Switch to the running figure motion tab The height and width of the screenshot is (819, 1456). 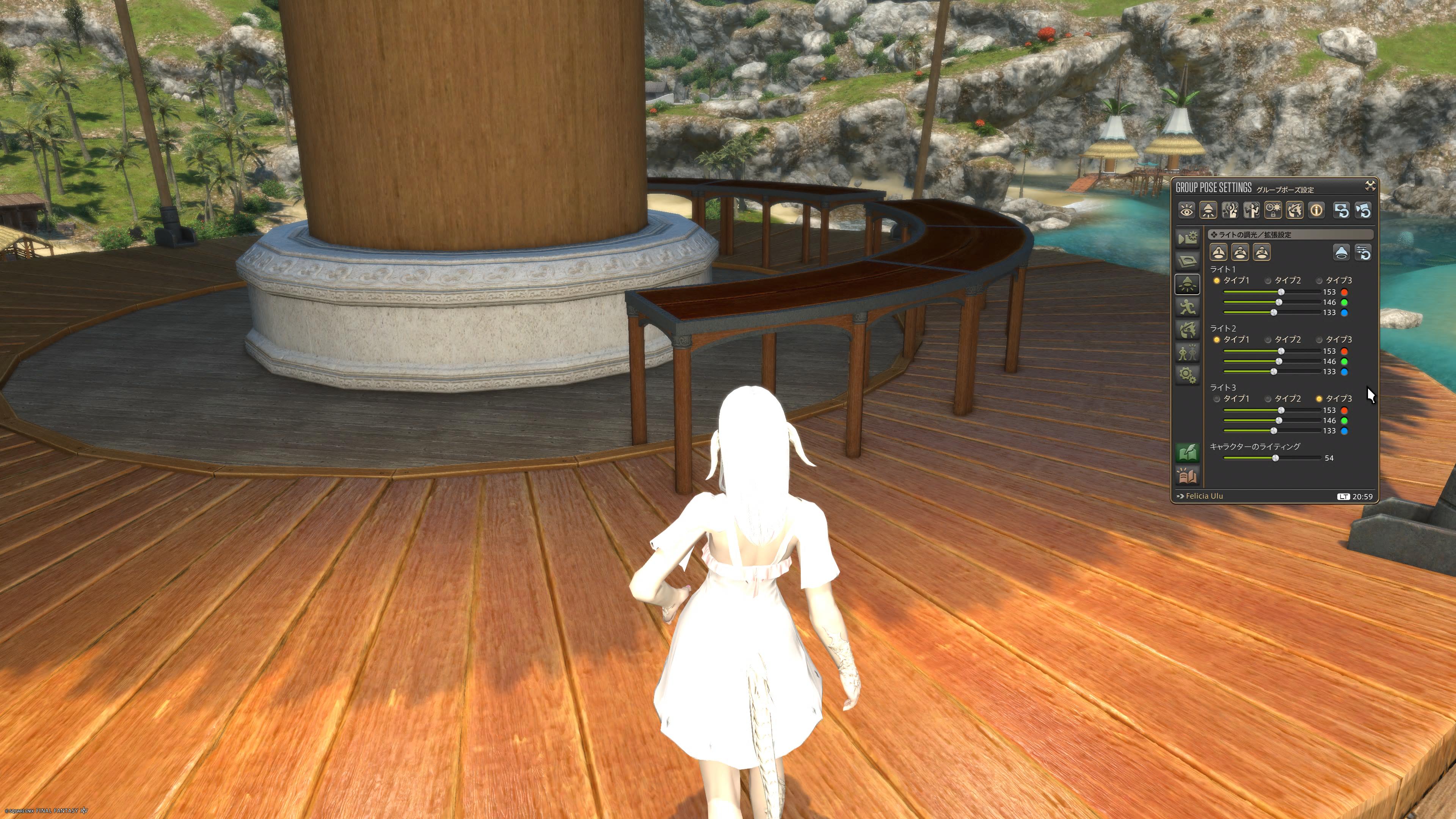(x=1187, y=307)
